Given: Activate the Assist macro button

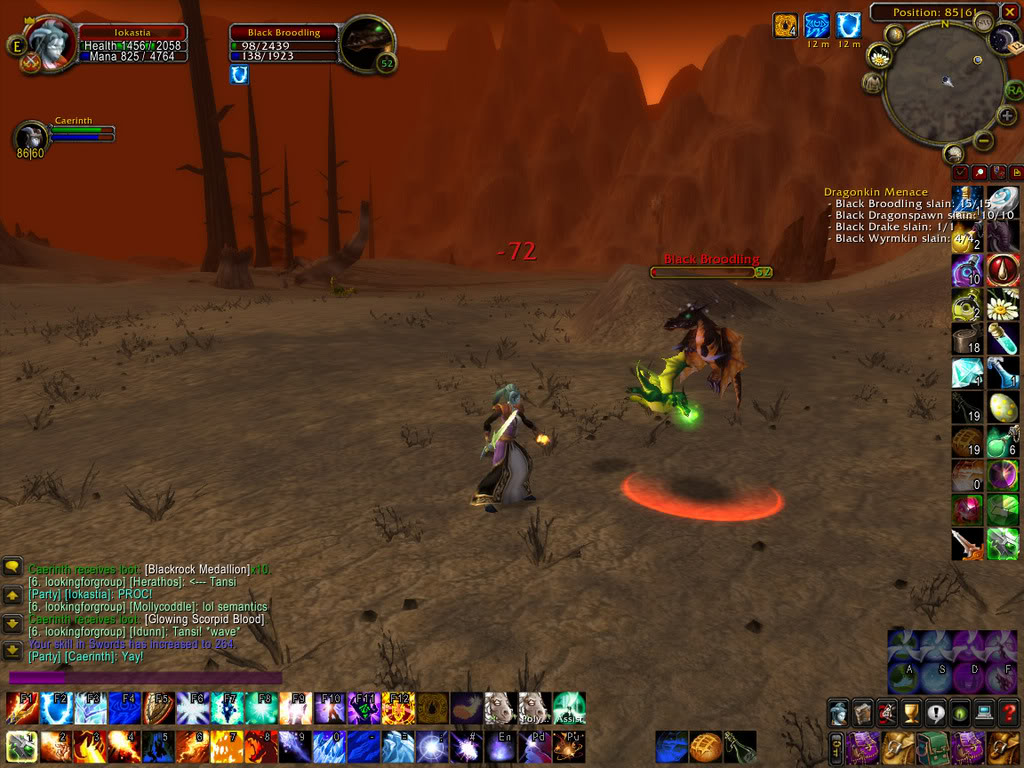Looking at the screenshot, I should click(569, 708).
